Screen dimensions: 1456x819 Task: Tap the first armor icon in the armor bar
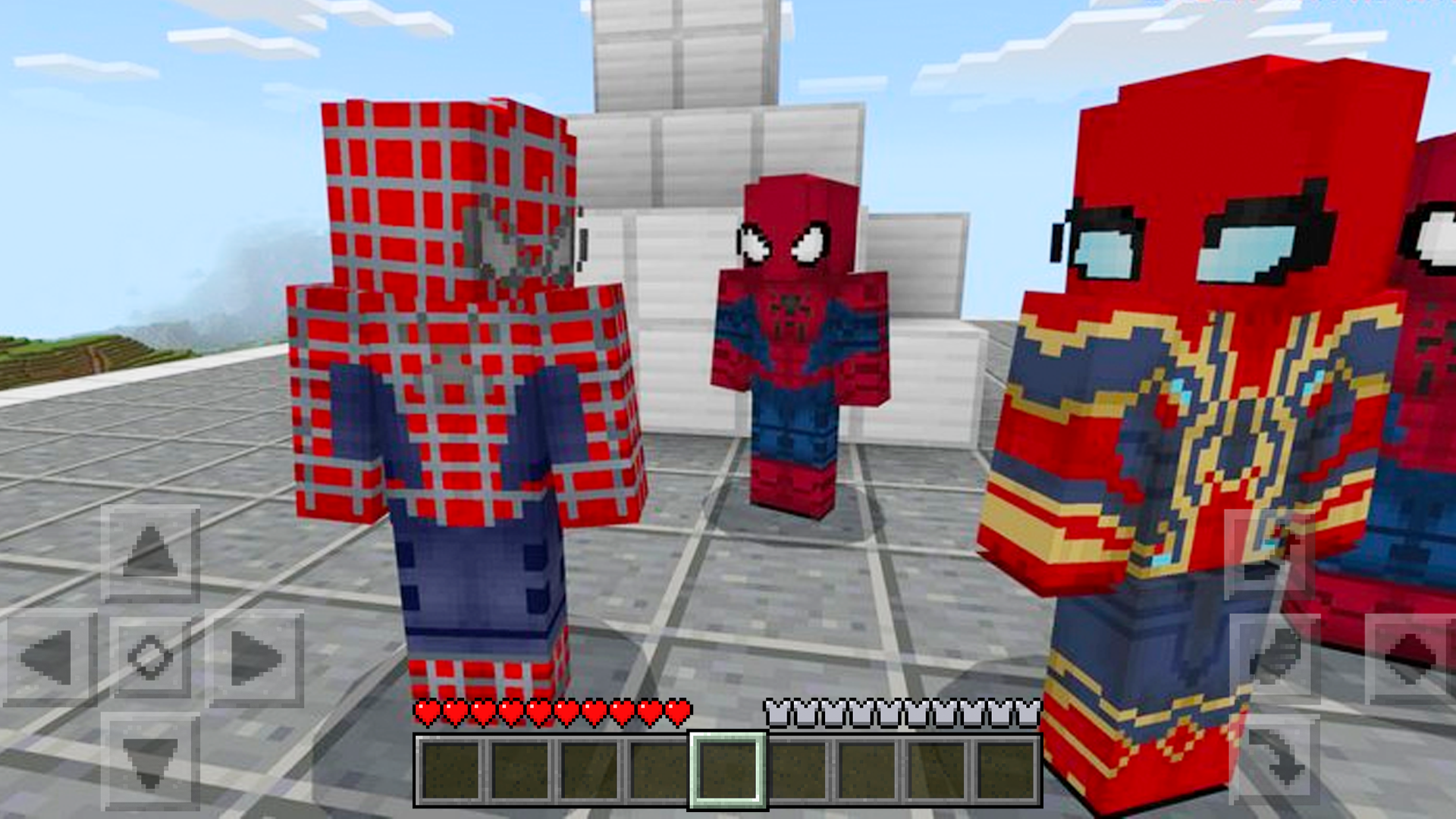click(x=777, y=713)
